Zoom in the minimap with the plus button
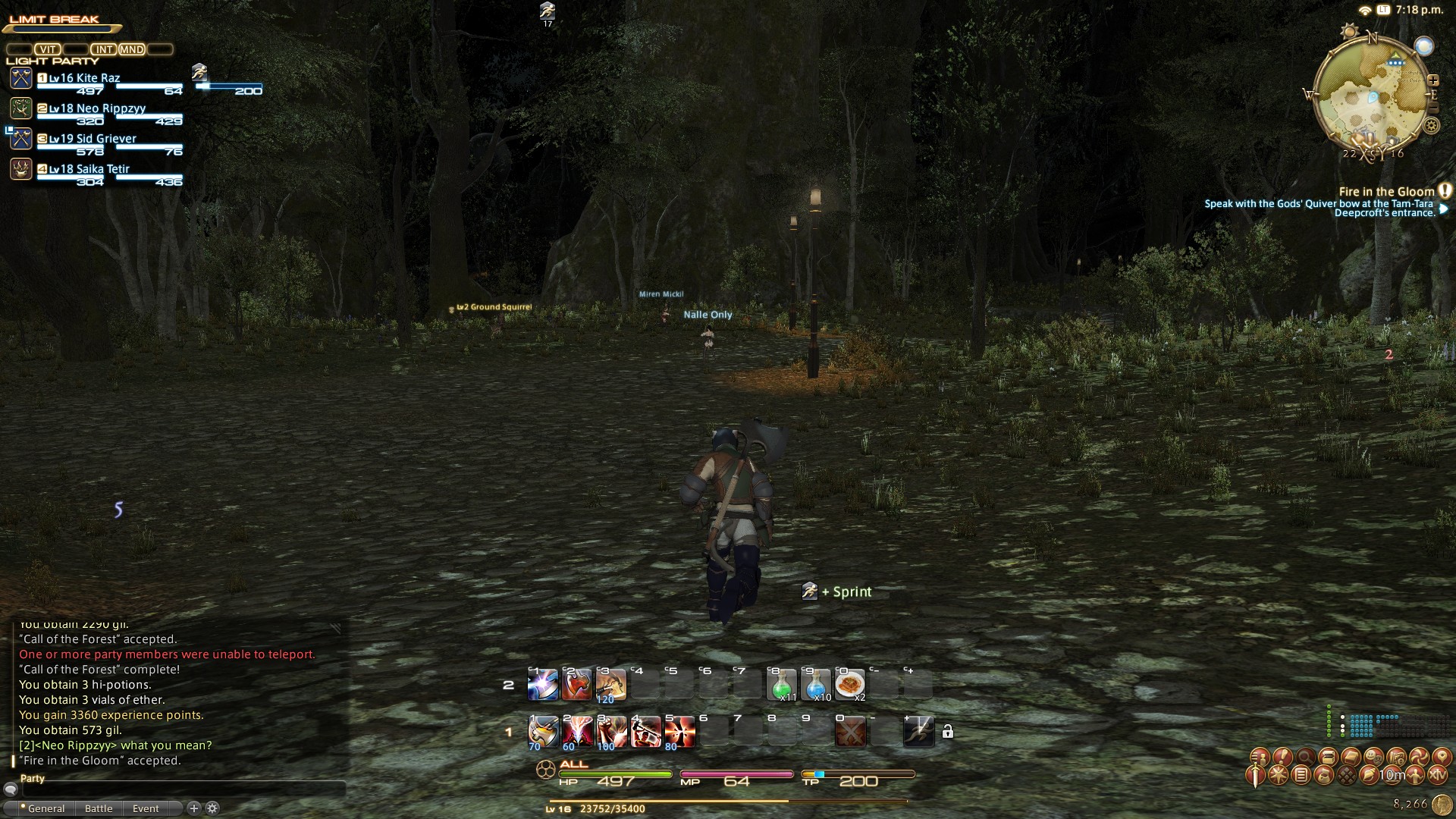Screen dimensions: 1456x819 [x=1433, y=80]
